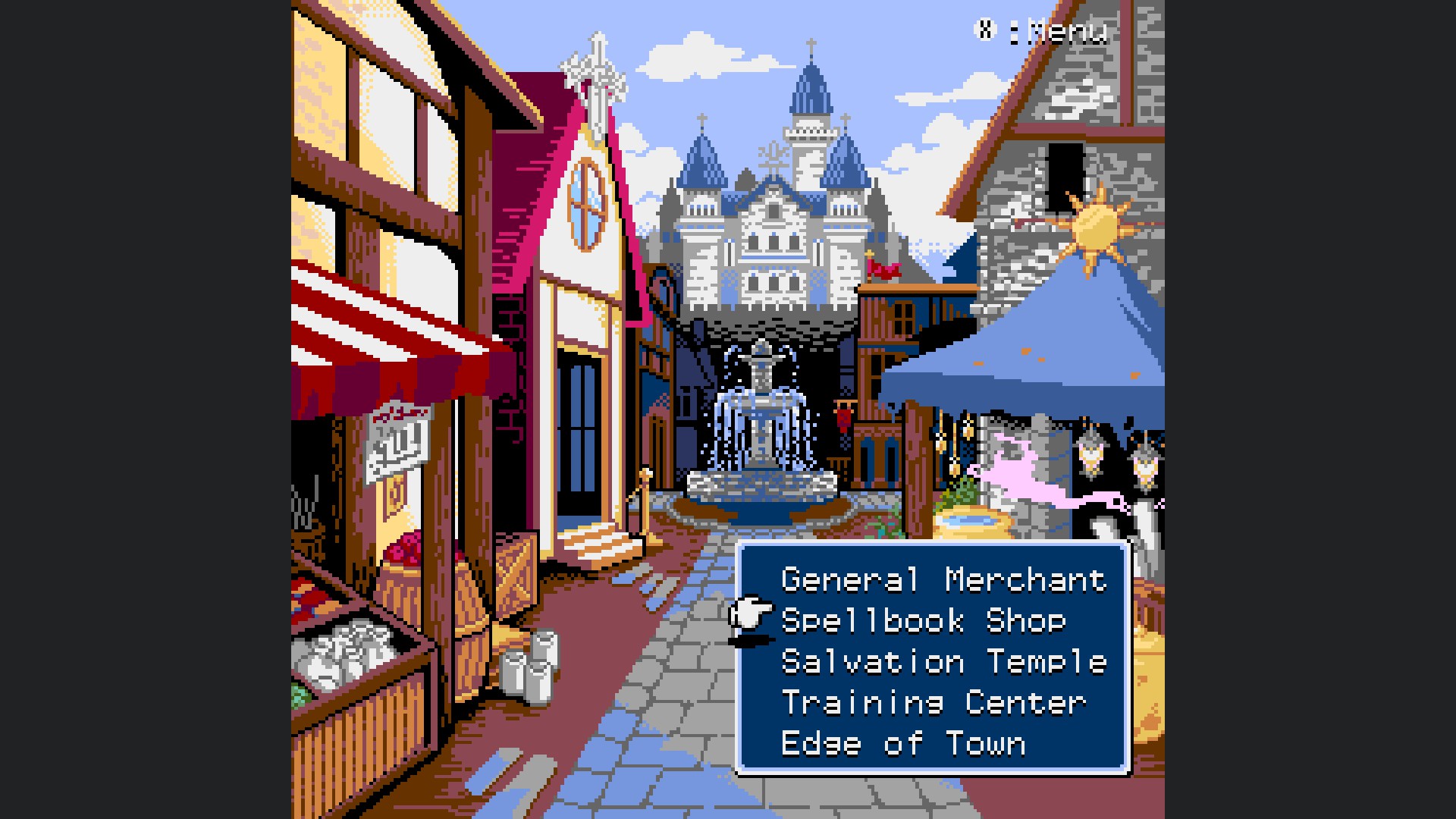Screen dimensions: 1456x819
Task: Go to Edge of Town
Action: tap(902, 745)
